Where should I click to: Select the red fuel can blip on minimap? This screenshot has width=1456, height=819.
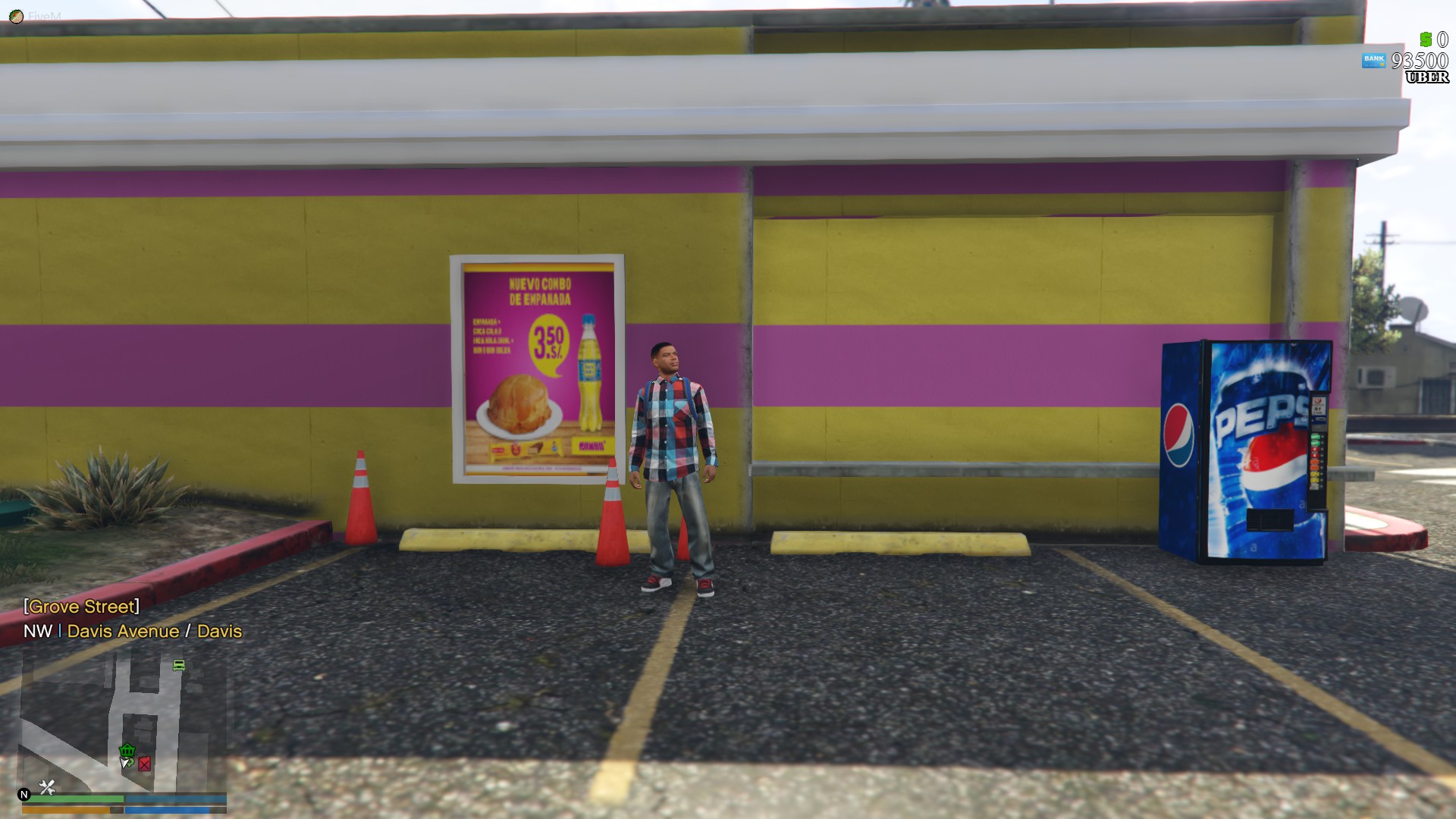point(144,763)
